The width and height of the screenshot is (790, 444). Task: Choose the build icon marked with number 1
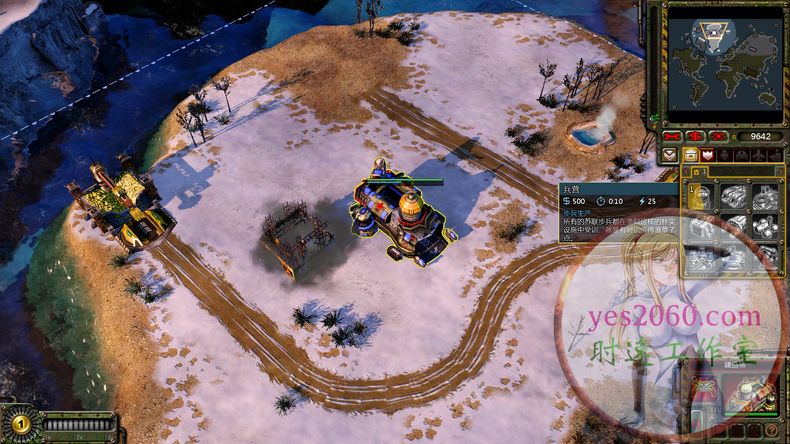click(x=701, y=196)
